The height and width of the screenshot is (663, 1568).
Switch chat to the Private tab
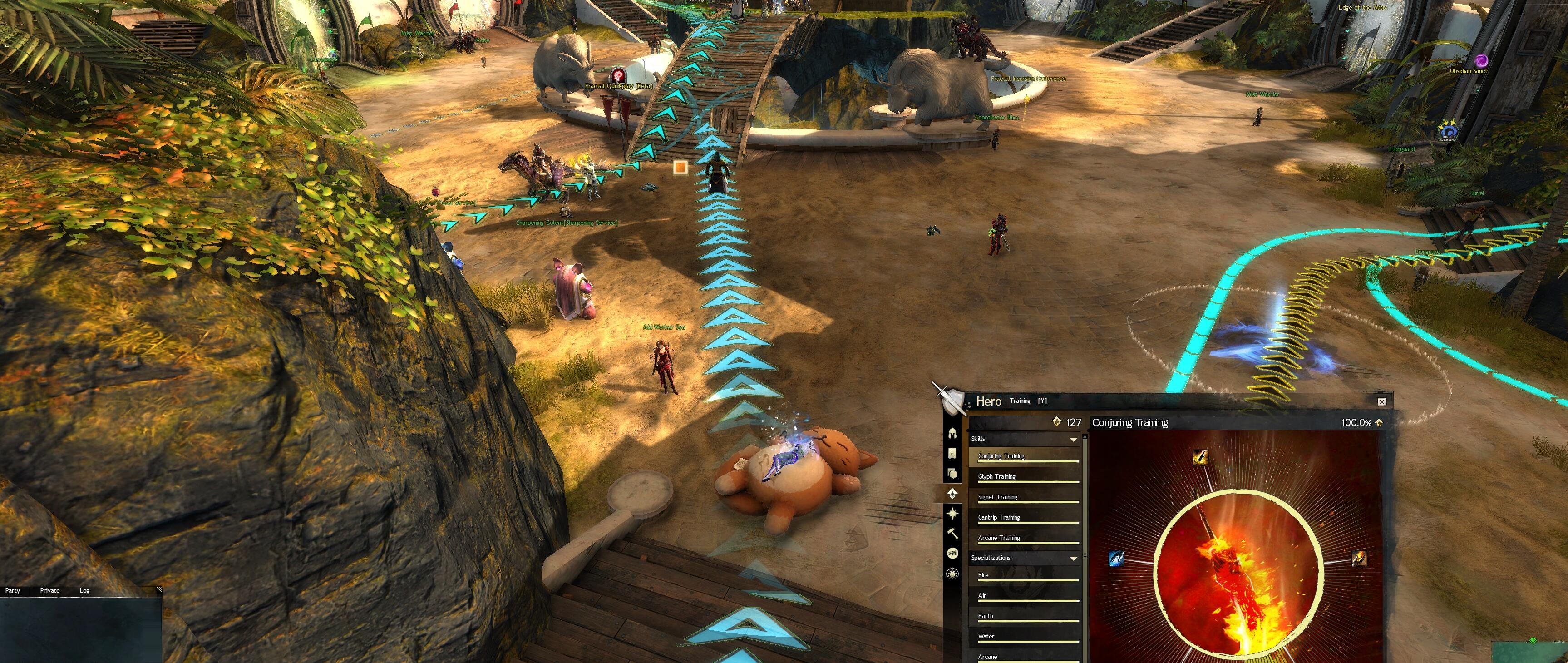(50, 590)
